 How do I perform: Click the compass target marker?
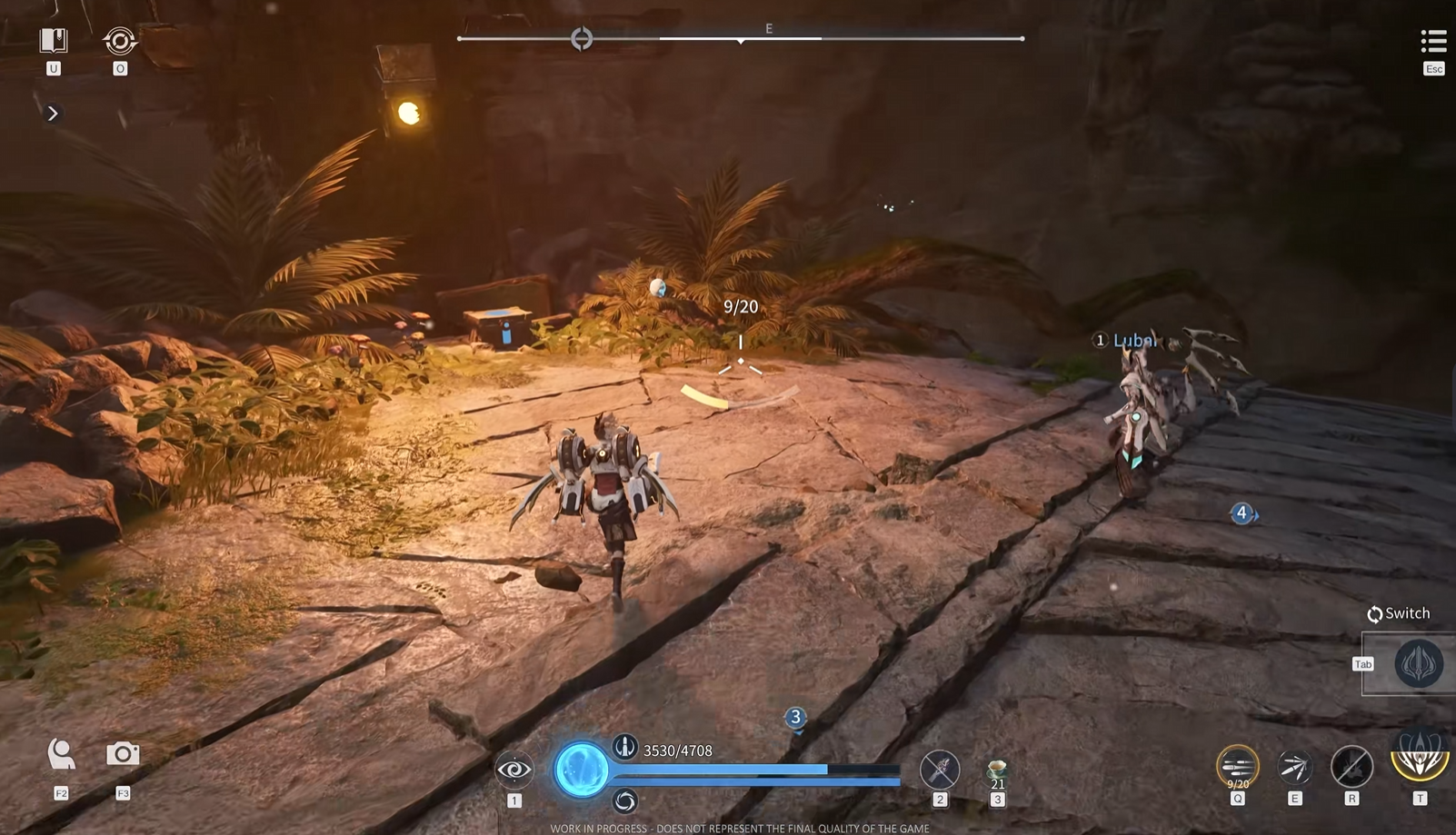coord(582,38)
